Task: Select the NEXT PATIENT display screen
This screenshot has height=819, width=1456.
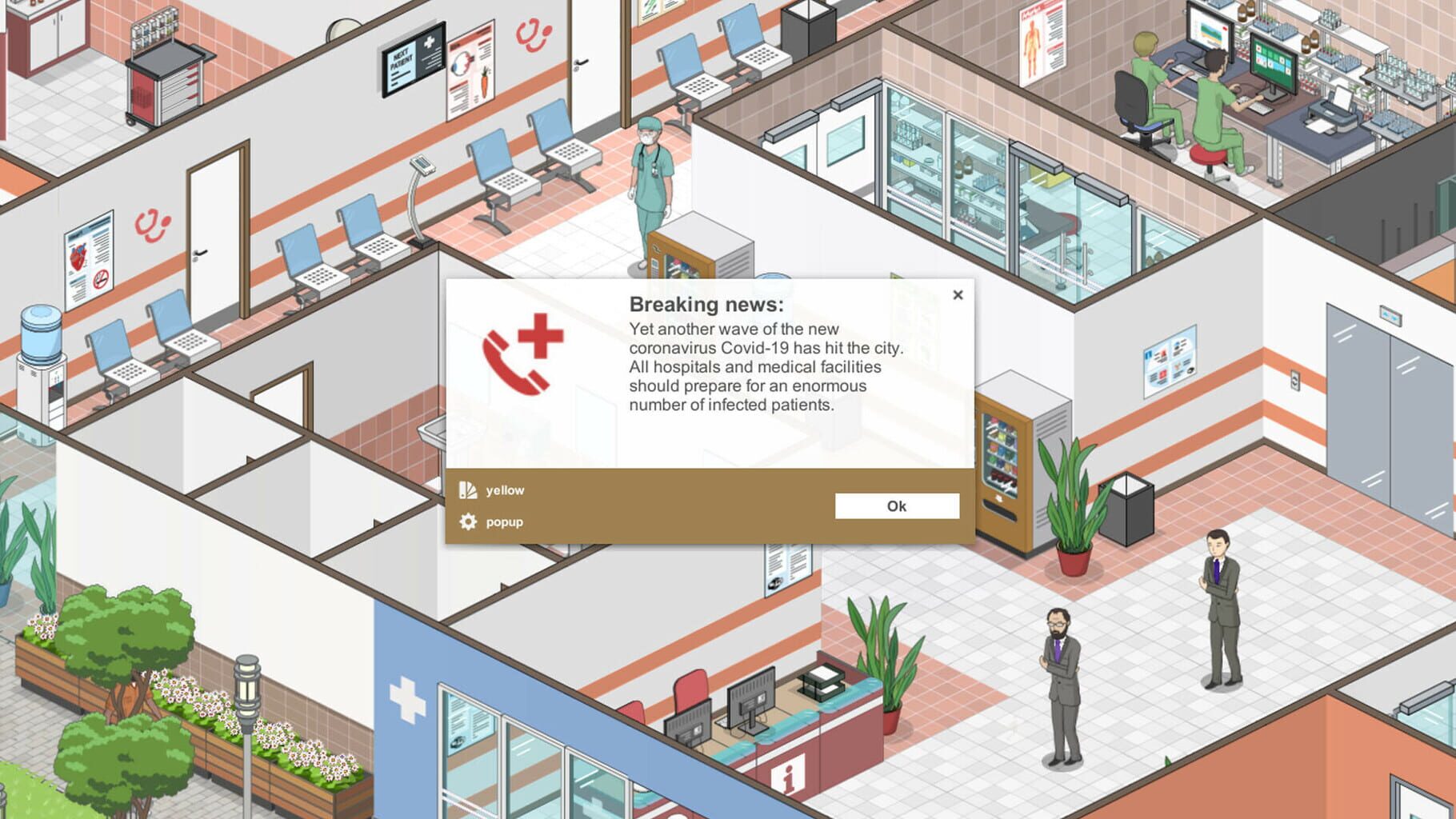Action: point(411,58)
